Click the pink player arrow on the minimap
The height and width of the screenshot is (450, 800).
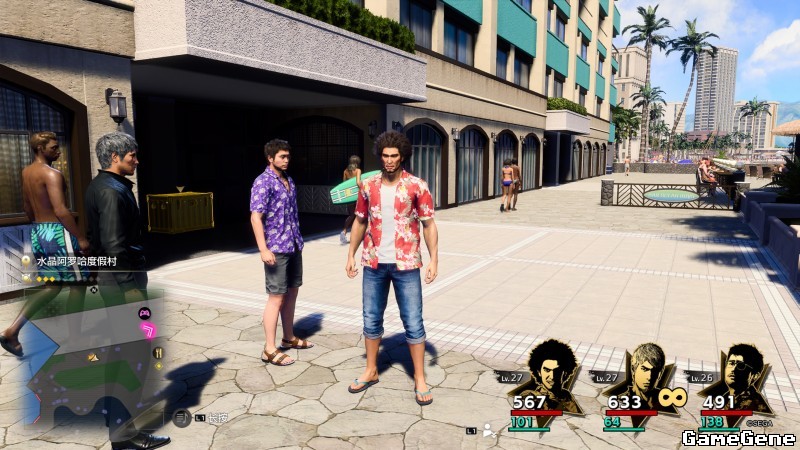[x=149, y=330]
